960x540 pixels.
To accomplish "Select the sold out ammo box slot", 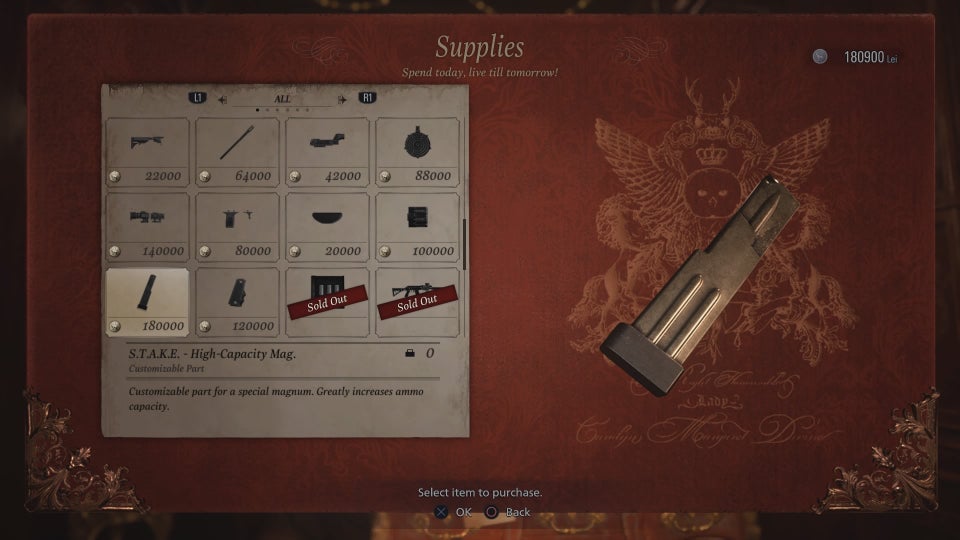I will [x=327, y=302].
